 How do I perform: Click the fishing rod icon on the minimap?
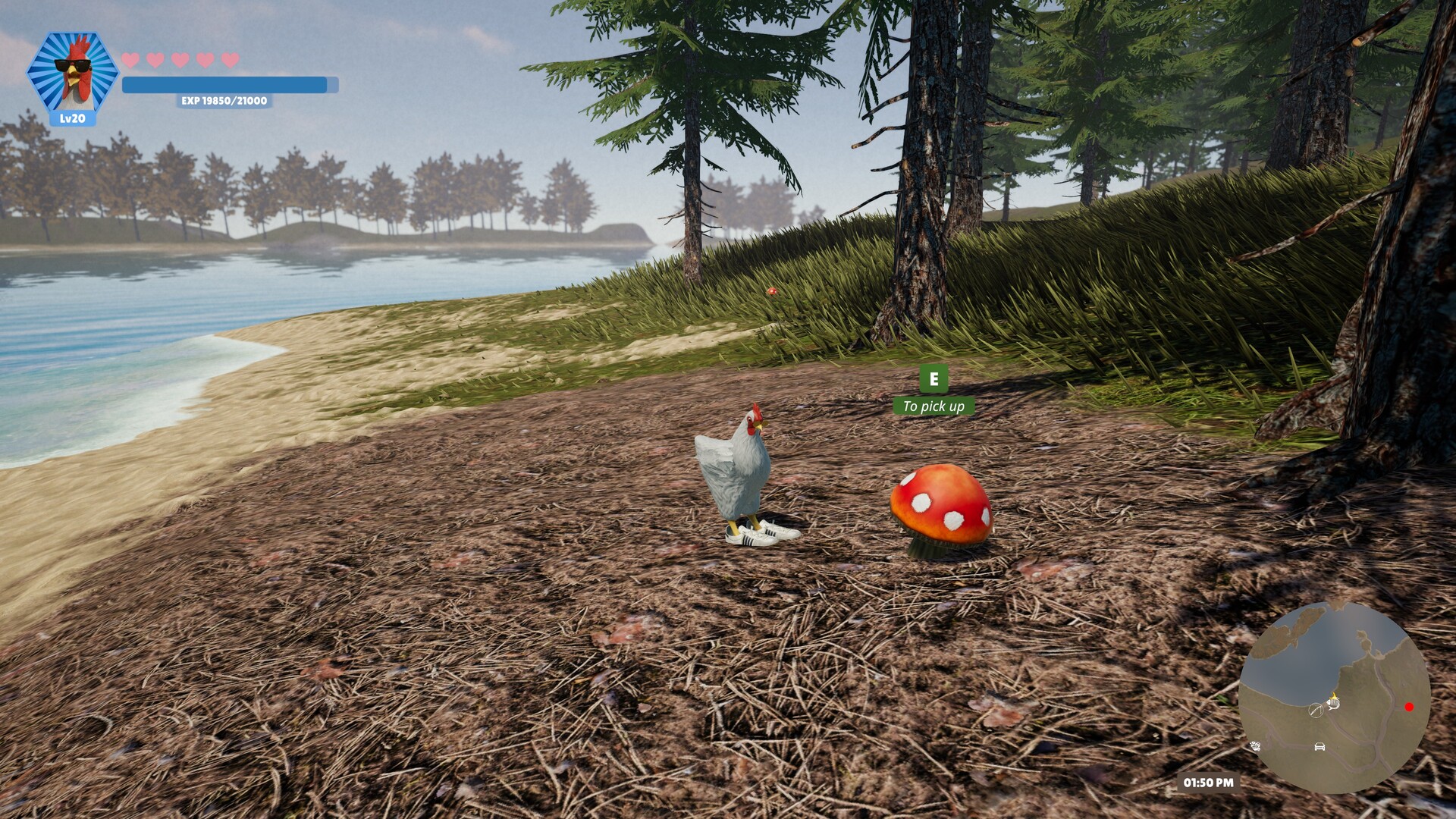(x=1316, y=711)
